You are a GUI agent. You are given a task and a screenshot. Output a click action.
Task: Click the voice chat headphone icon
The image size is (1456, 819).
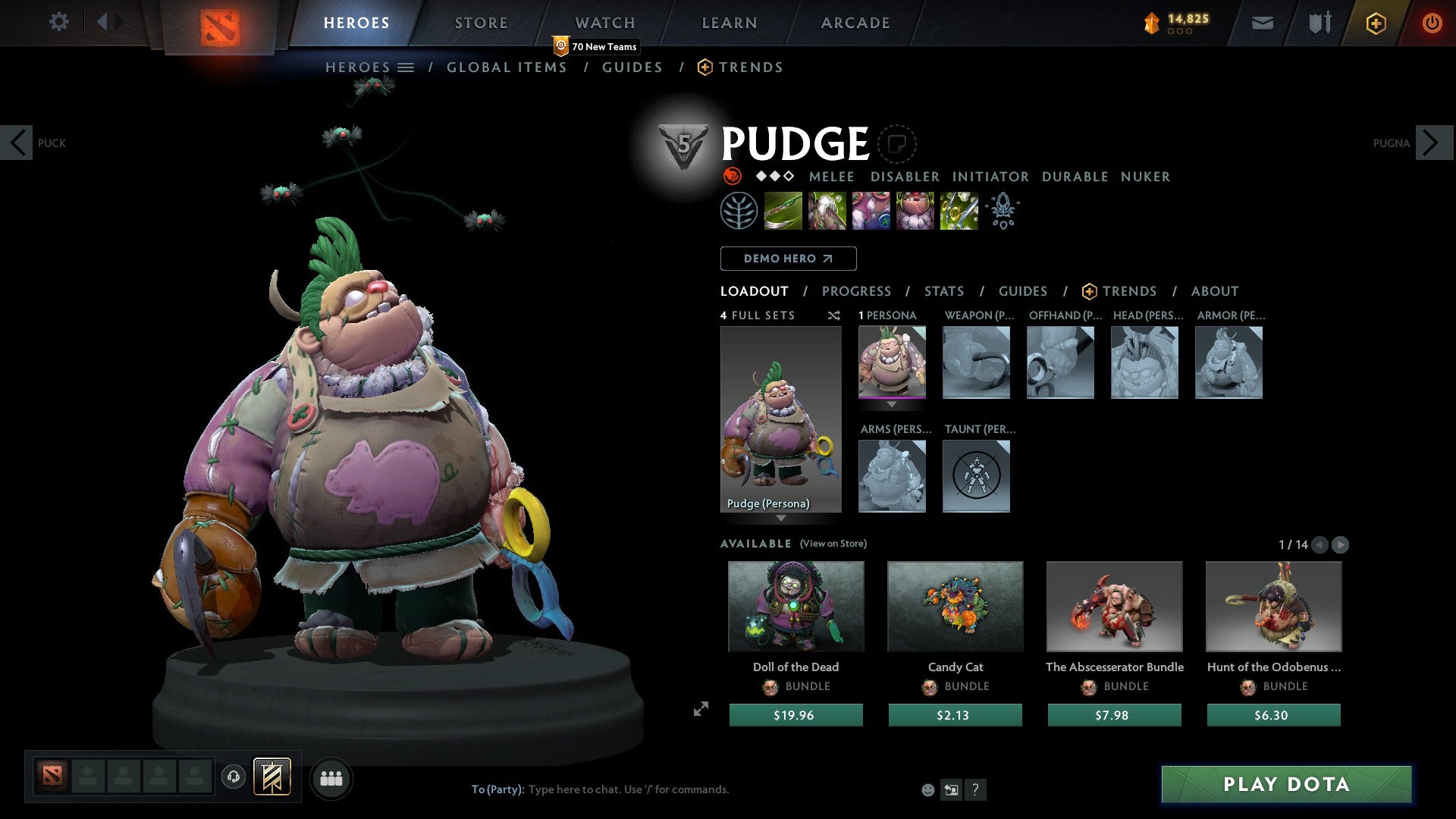click(x=234, y=778)
